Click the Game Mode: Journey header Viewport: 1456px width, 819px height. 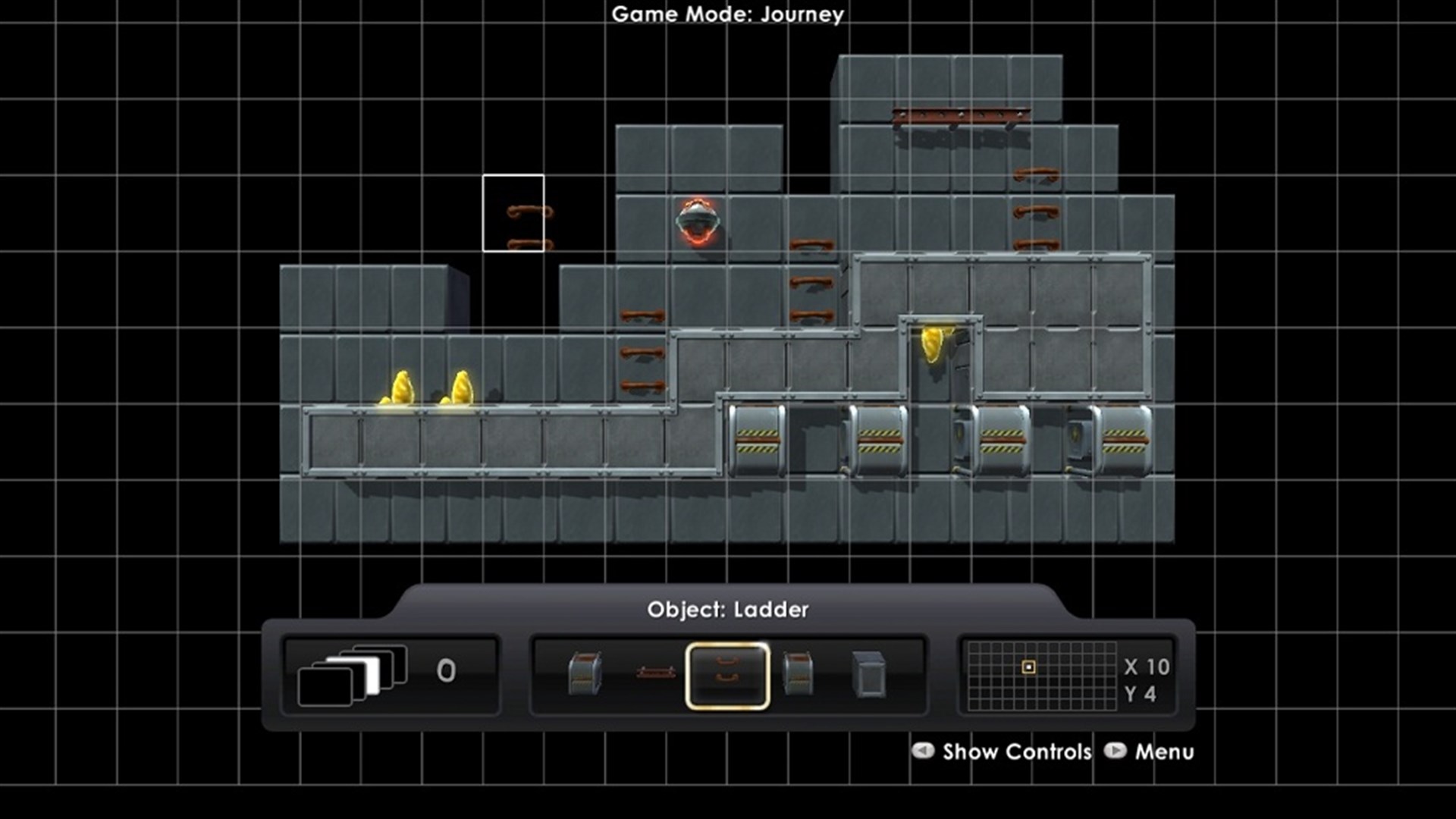(x=726, y=14)
